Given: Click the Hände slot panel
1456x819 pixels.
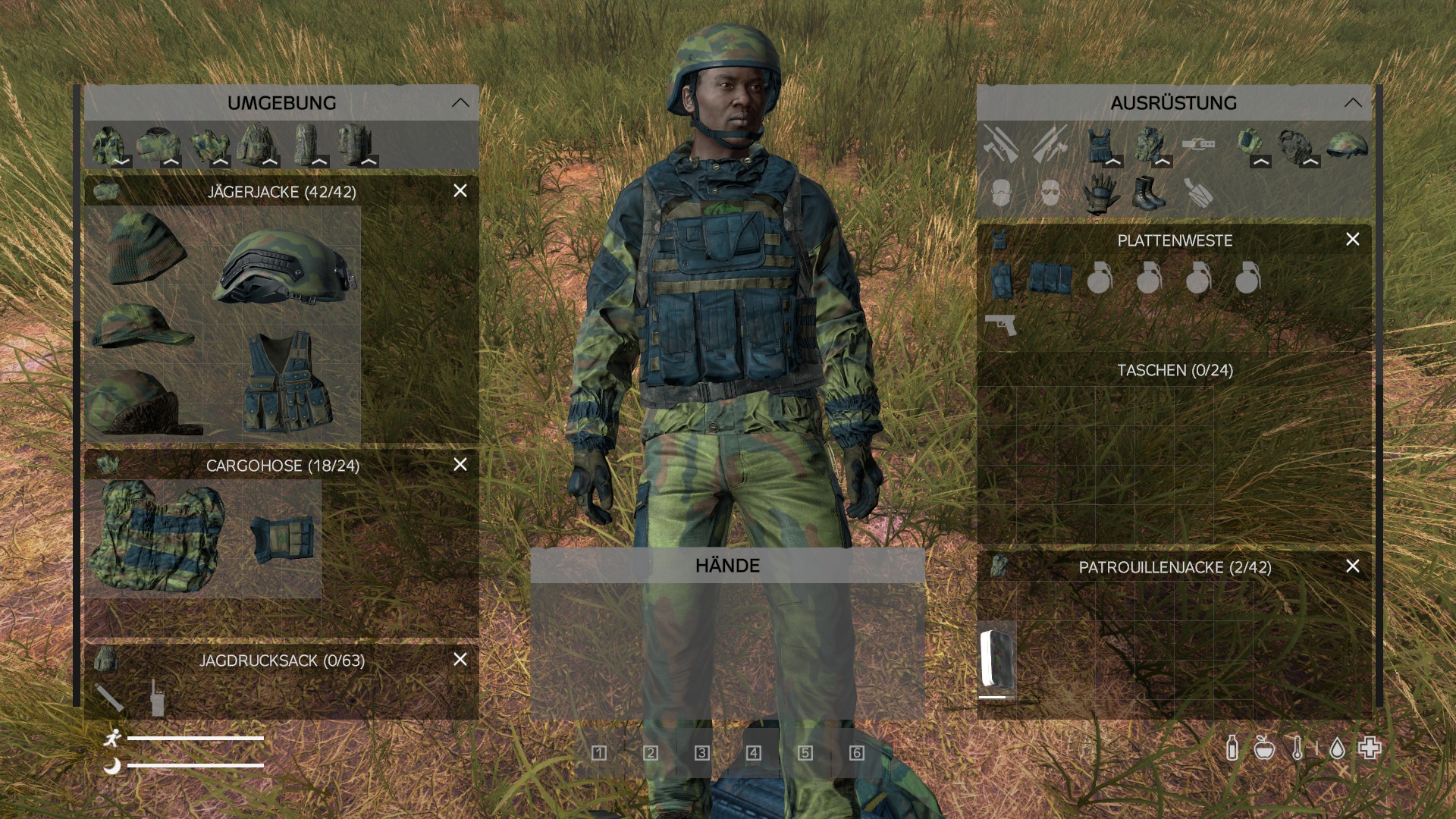Looking at the screenshot, I should tap(728, 565).
